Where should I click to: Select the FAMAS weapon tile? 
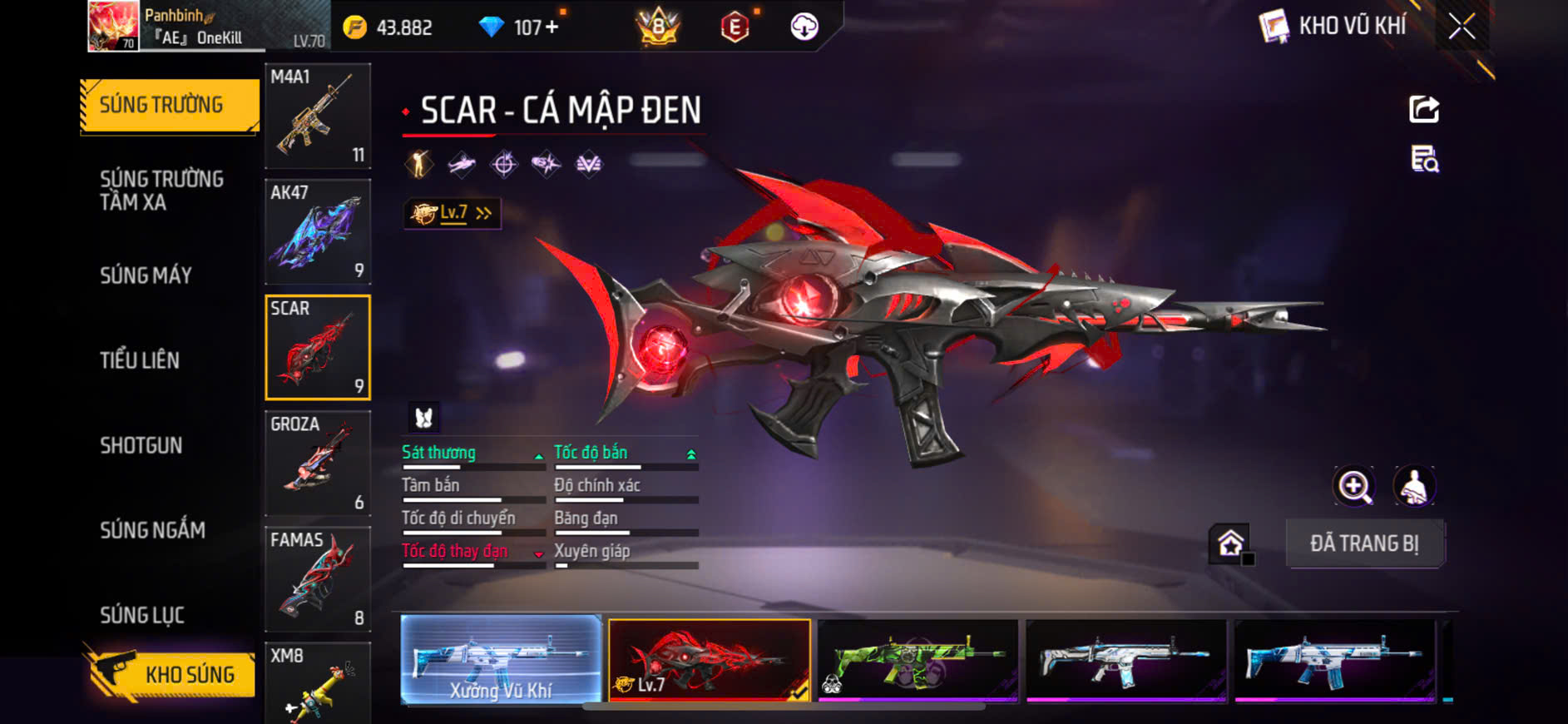click(x=318, y=578)
